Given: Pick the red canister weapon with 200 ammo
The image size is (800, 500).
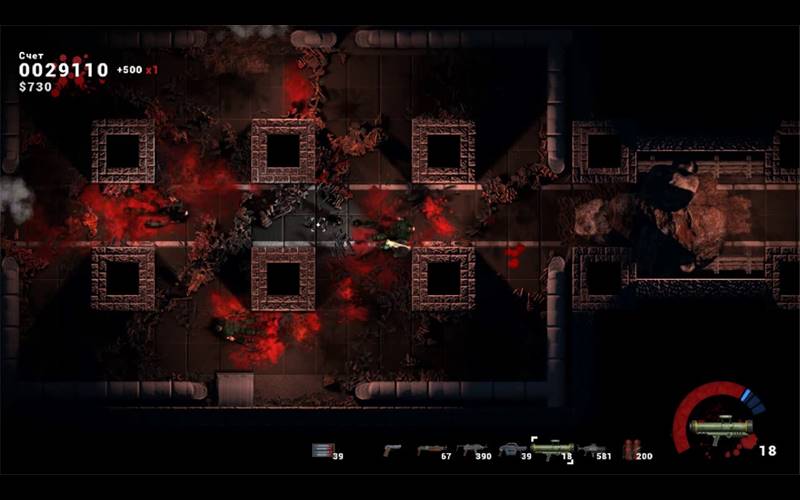Looking at the screenshot, I should [x=630, y=450].
